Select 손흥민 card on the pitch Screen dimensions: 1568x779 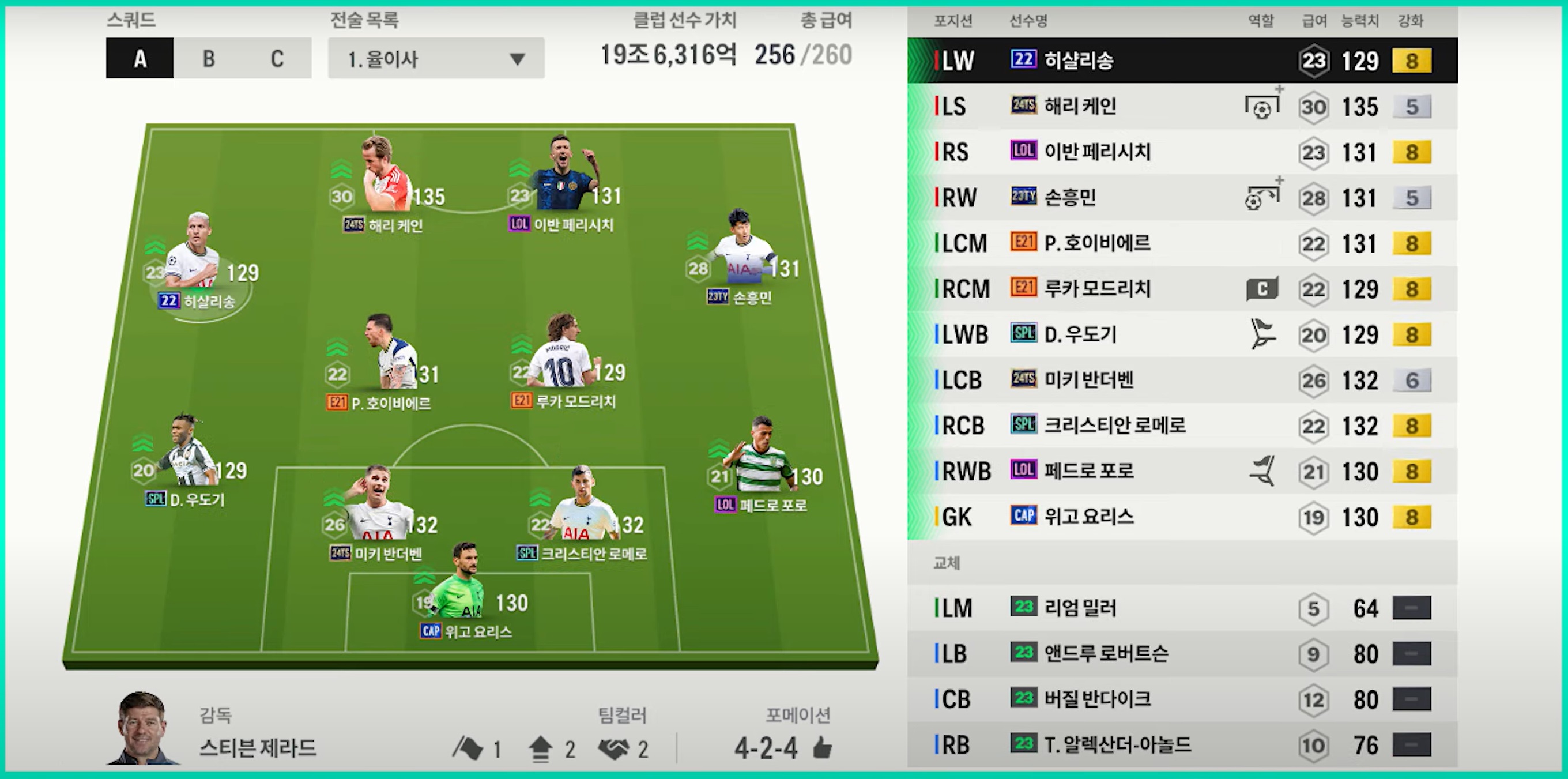742,256
